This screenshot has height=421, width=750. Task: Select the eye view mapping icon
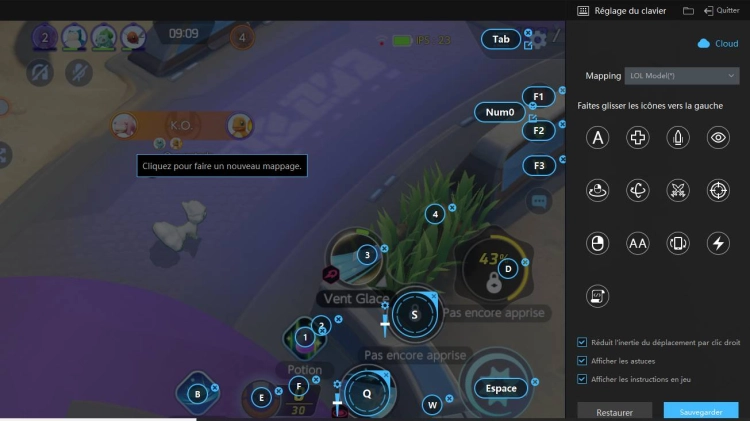pyautogui.click(x=718, y=139)
